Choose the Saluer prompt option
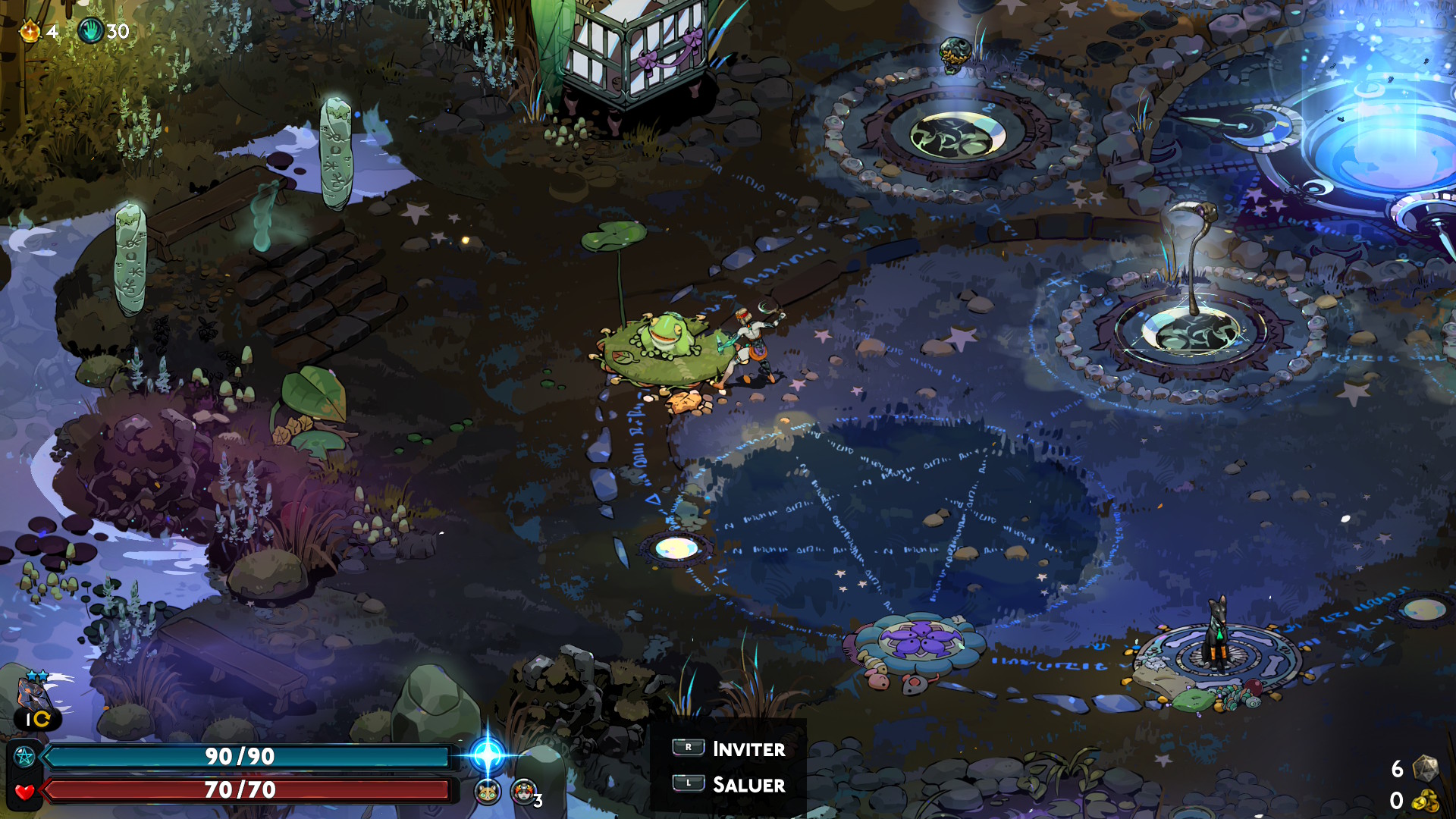 728,784
